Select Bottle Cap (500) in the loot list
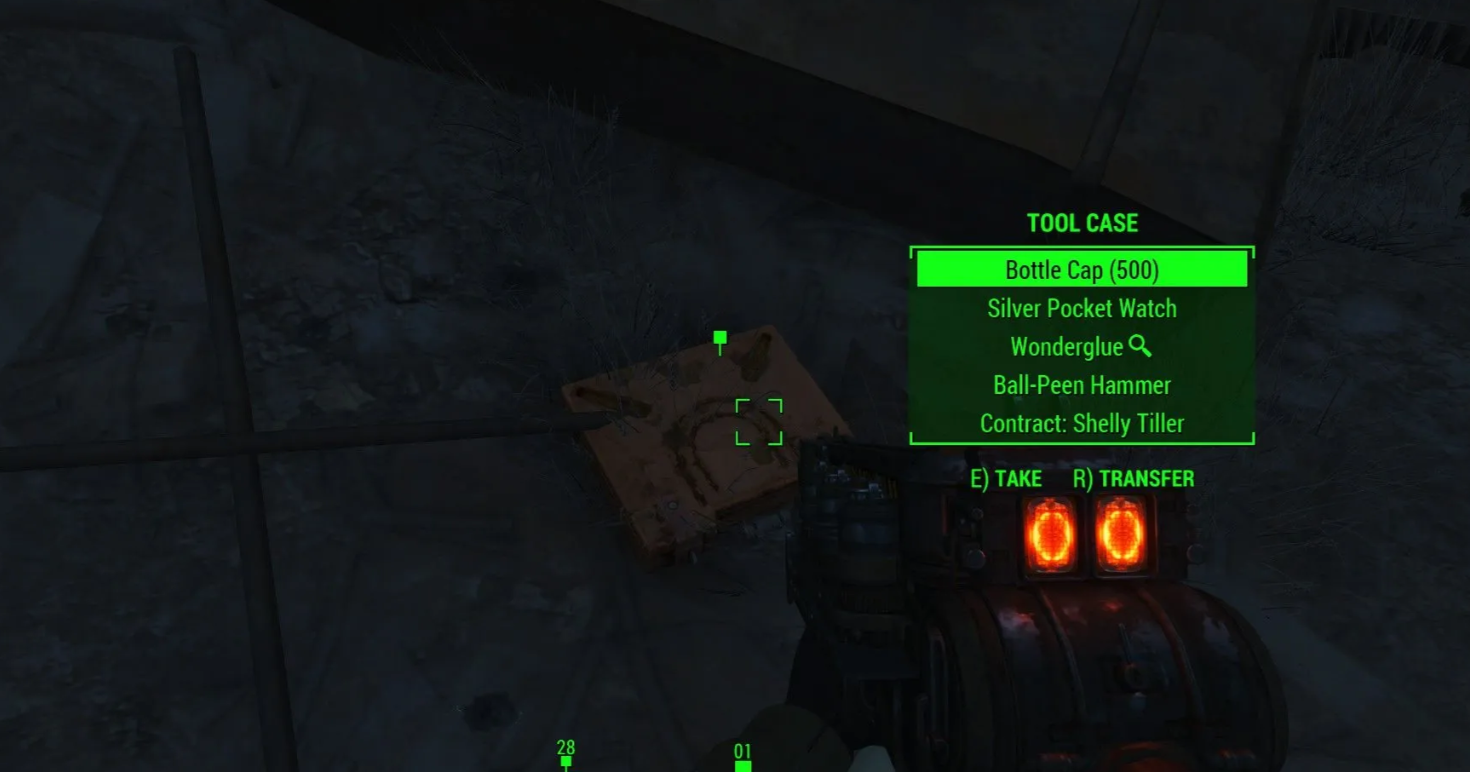This screenshot has width=1470, height=772. pos(1081,270)
